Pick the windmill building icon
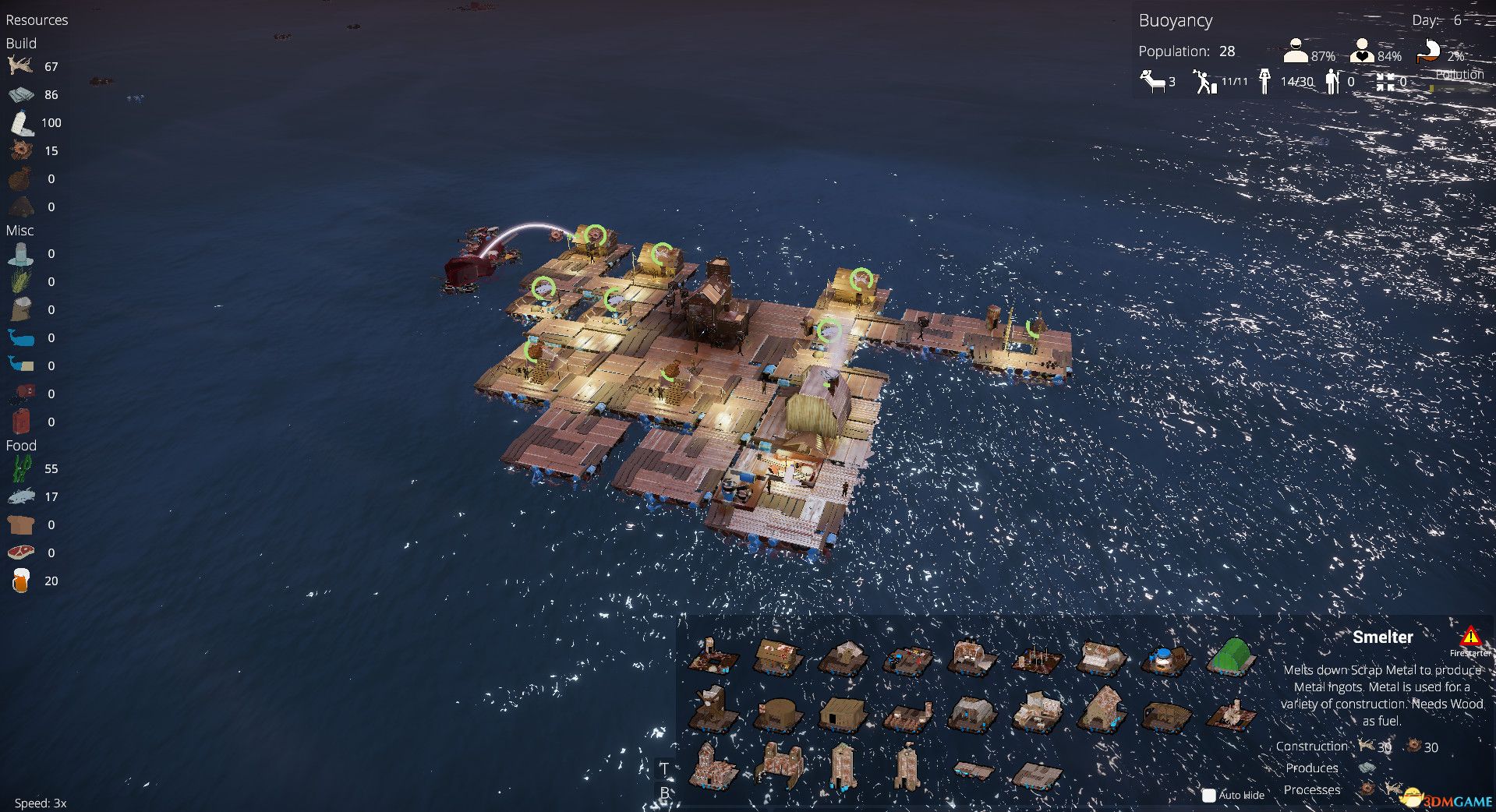1496x812 pixels. pyautogui.click(x=713, y=708)
